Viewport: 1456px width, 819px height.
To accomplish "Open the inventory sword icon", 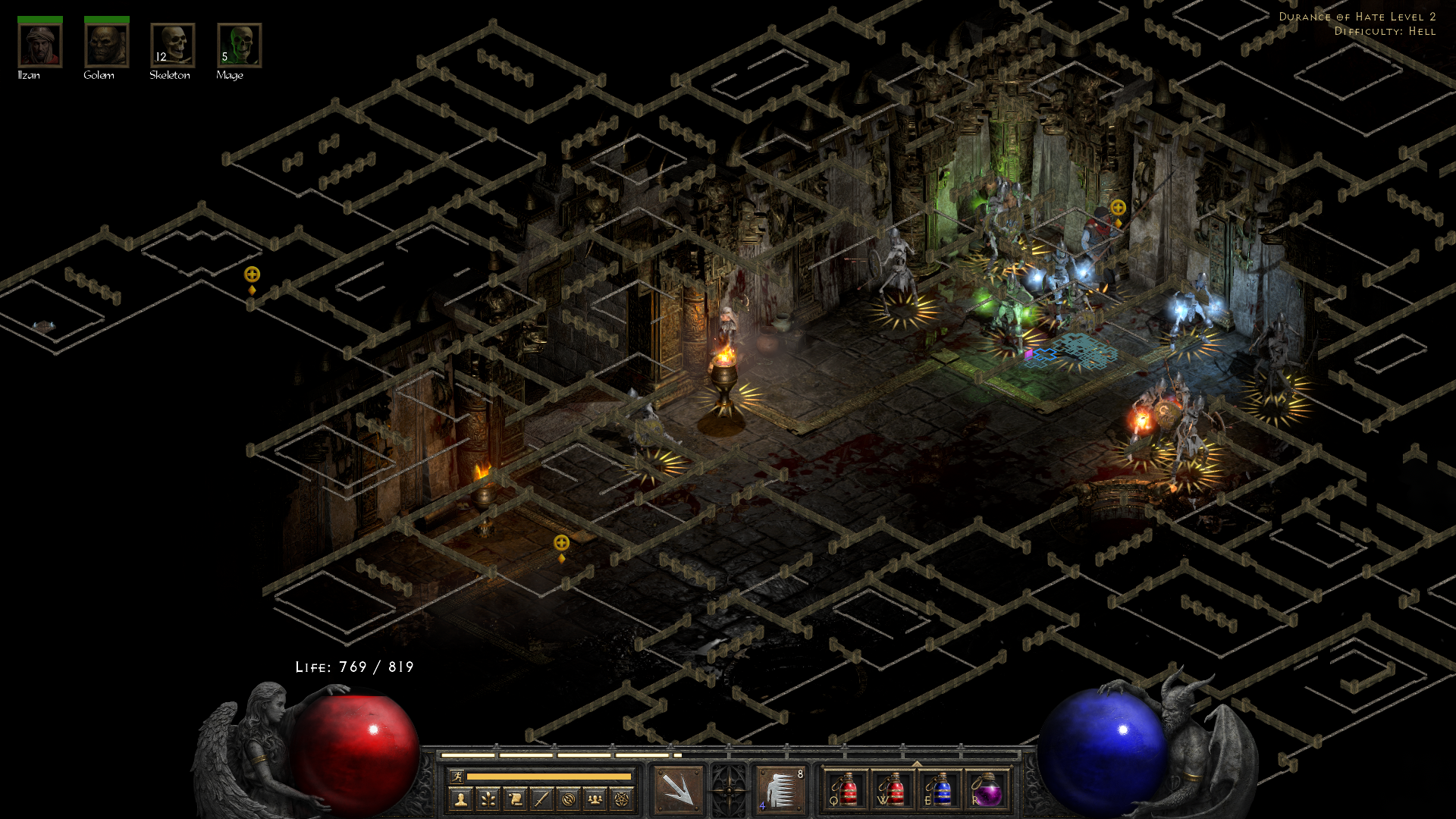I will pyautogui.click(x=541, y=799).
